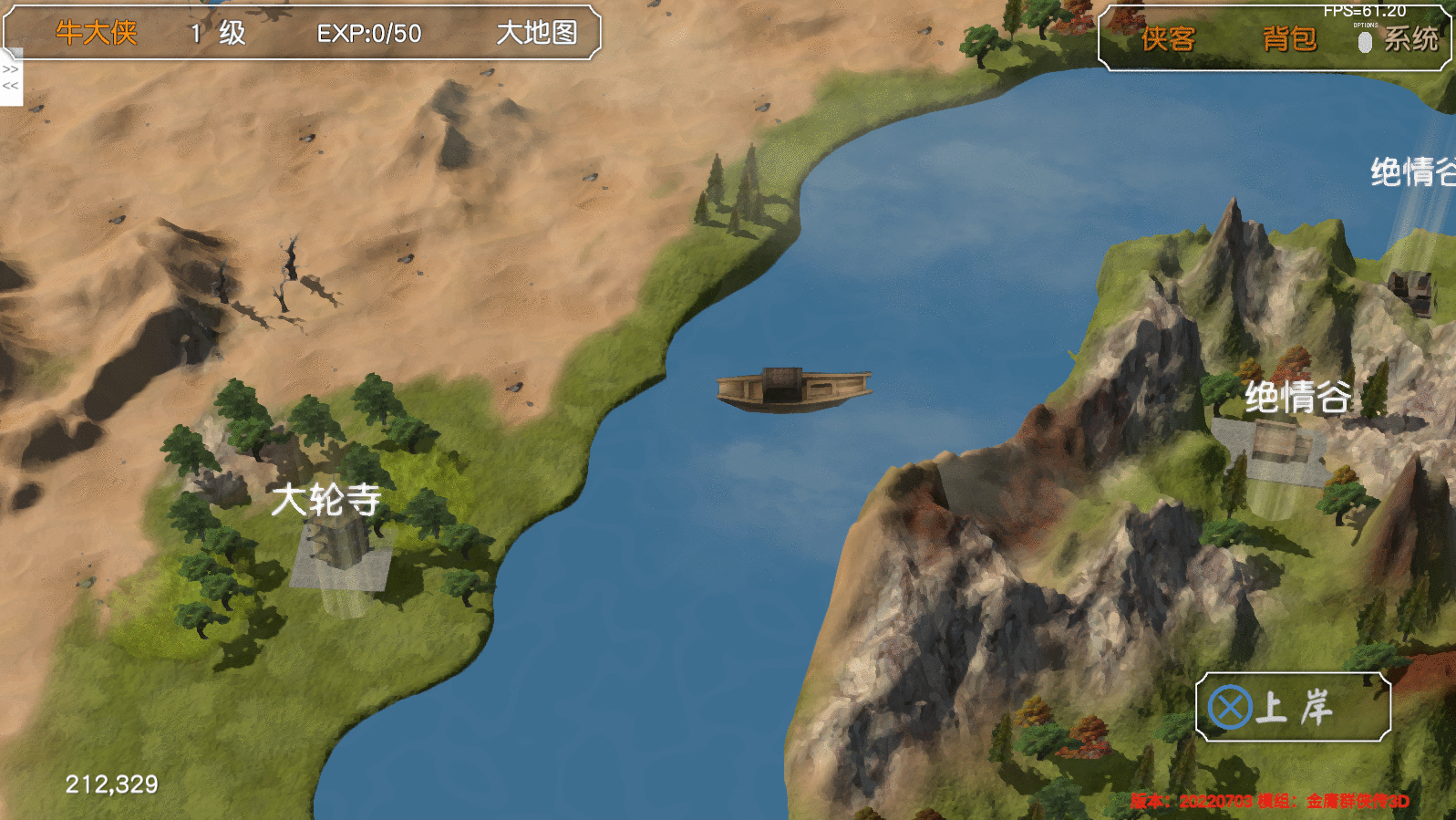Open the 系统 system menu

click(1410, 39)
